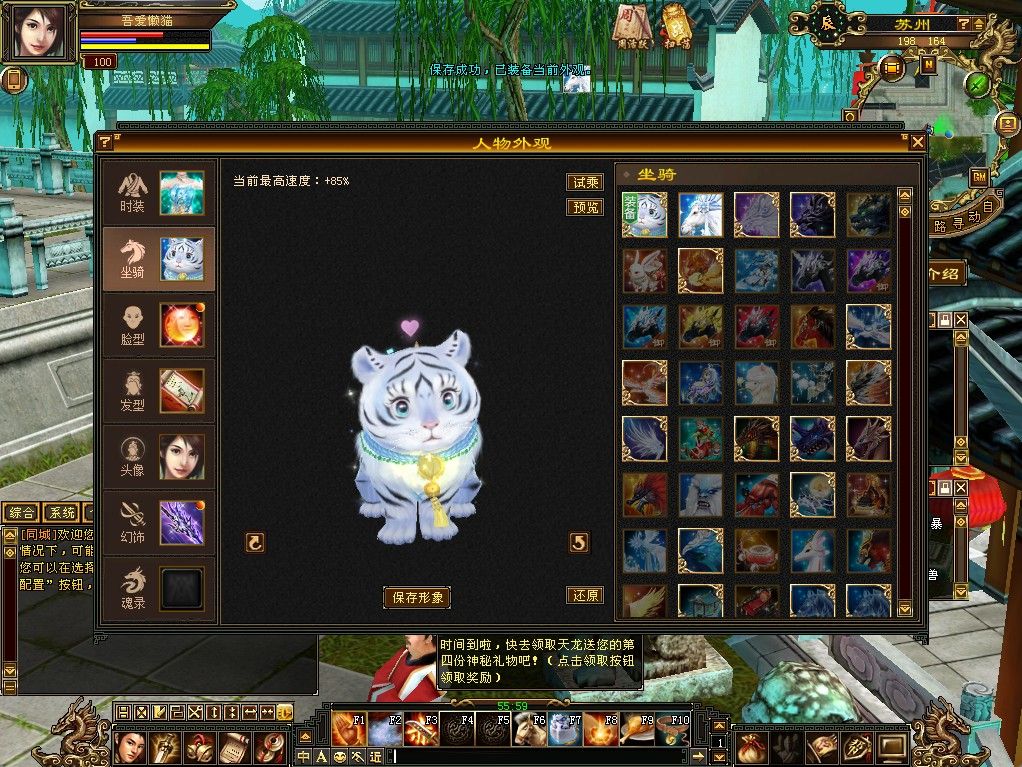Activate the F1 skill on the hotbar
This screenshot has height=767, width=1022.
(x=349, y=729)
